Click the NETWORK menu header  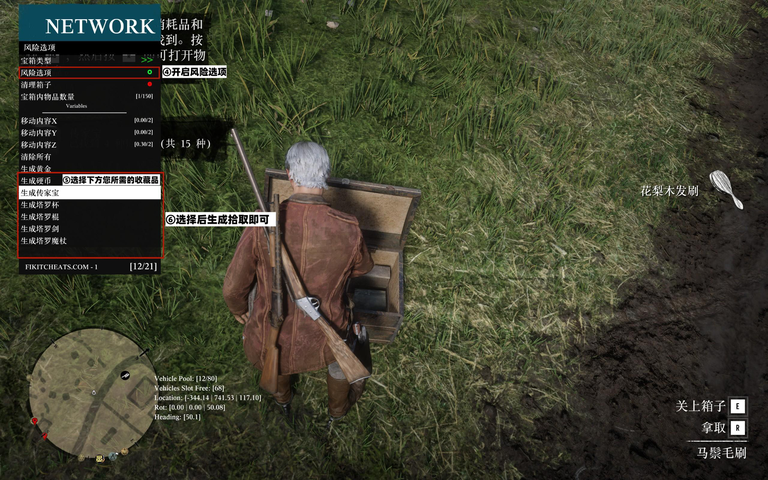[99, 26]
